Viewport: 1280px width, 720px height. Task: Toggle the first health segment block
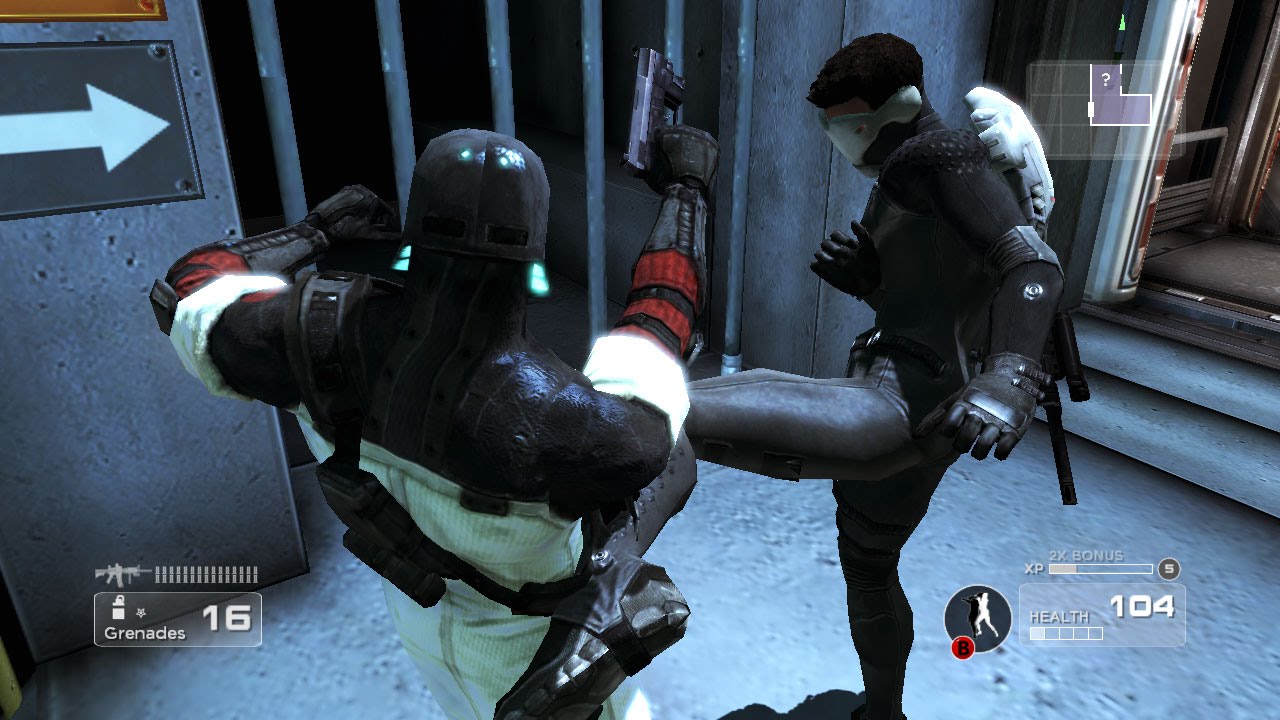pos(1038,632)
